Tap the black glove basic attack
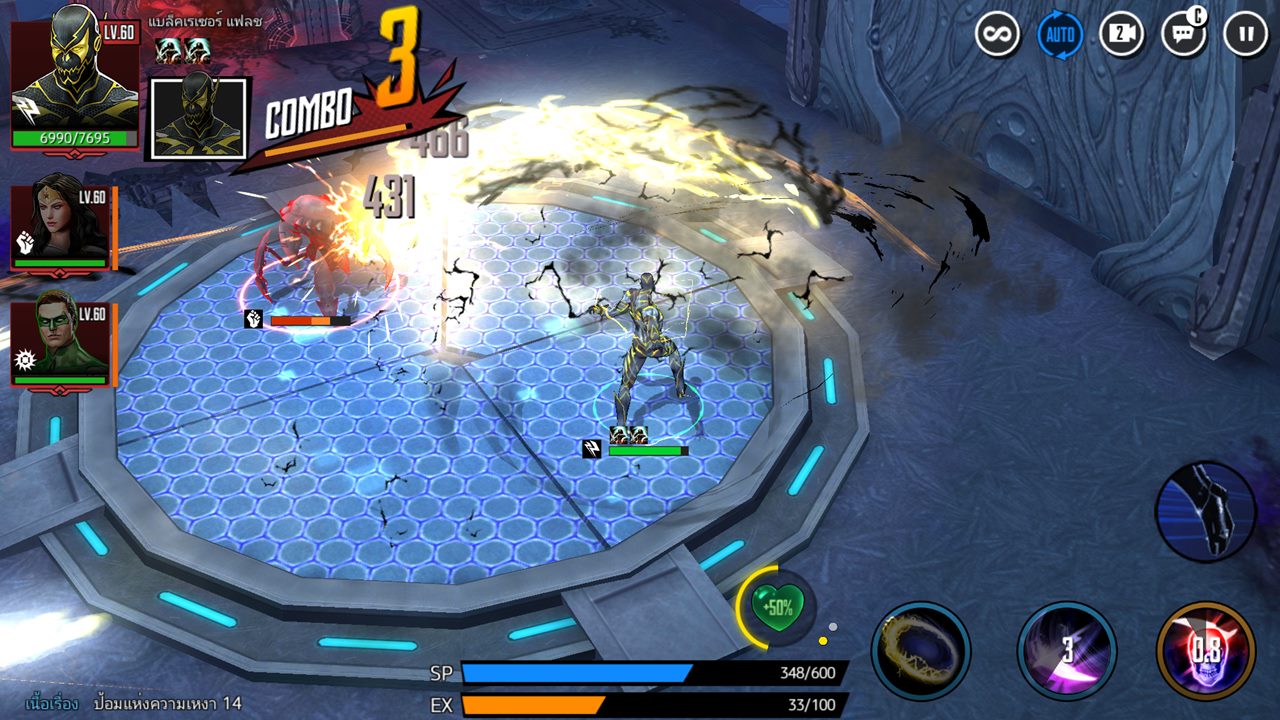1280x720 pixels. pos(1205,511)
